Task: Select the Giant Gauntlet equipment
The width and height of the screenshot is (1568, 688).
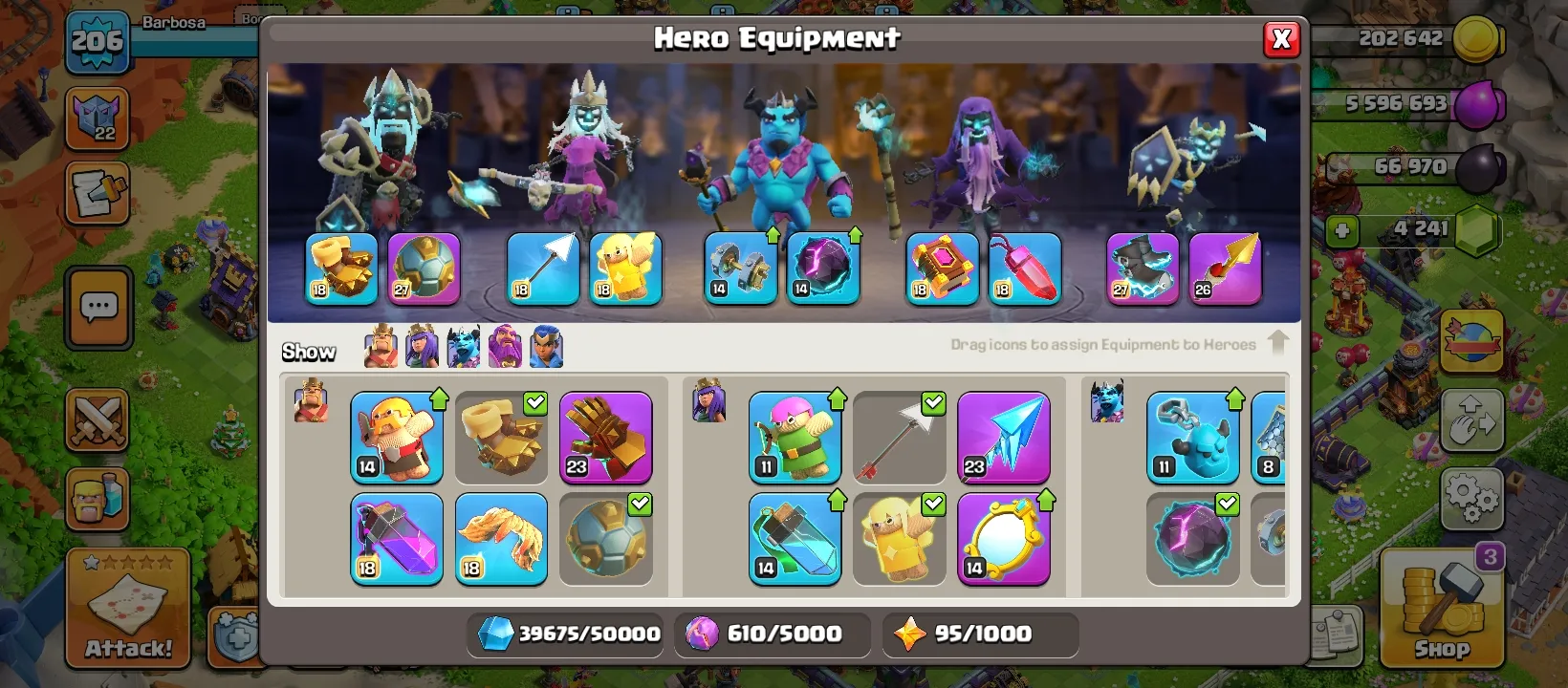Action: click(606, 438)
